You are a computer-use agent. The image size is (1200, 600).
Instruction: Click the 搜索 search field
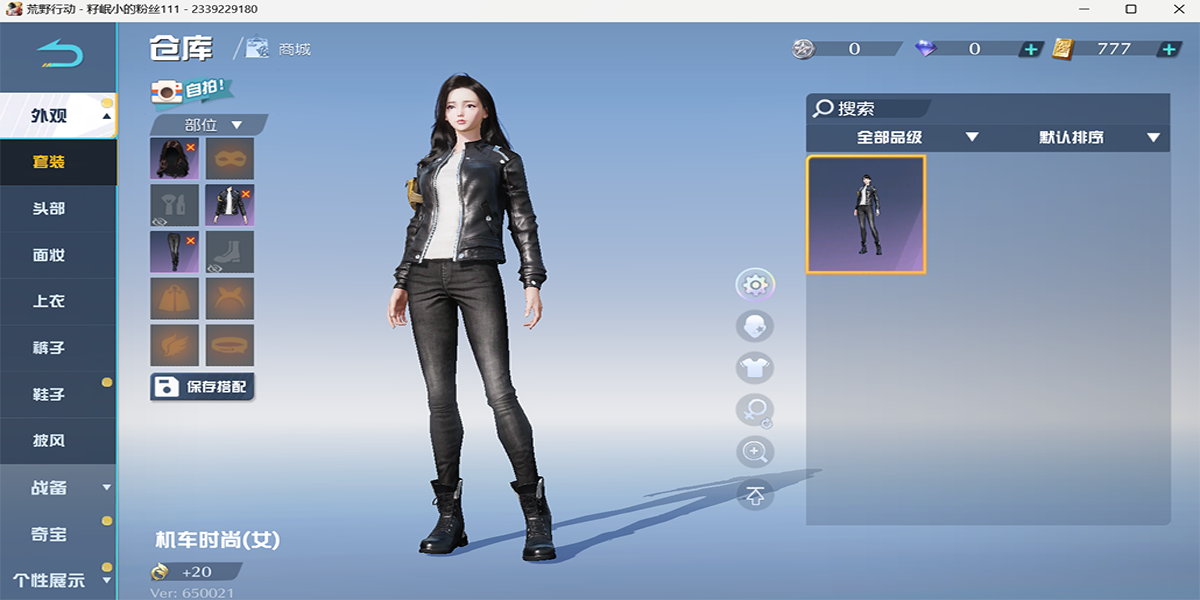coord(868,108)
